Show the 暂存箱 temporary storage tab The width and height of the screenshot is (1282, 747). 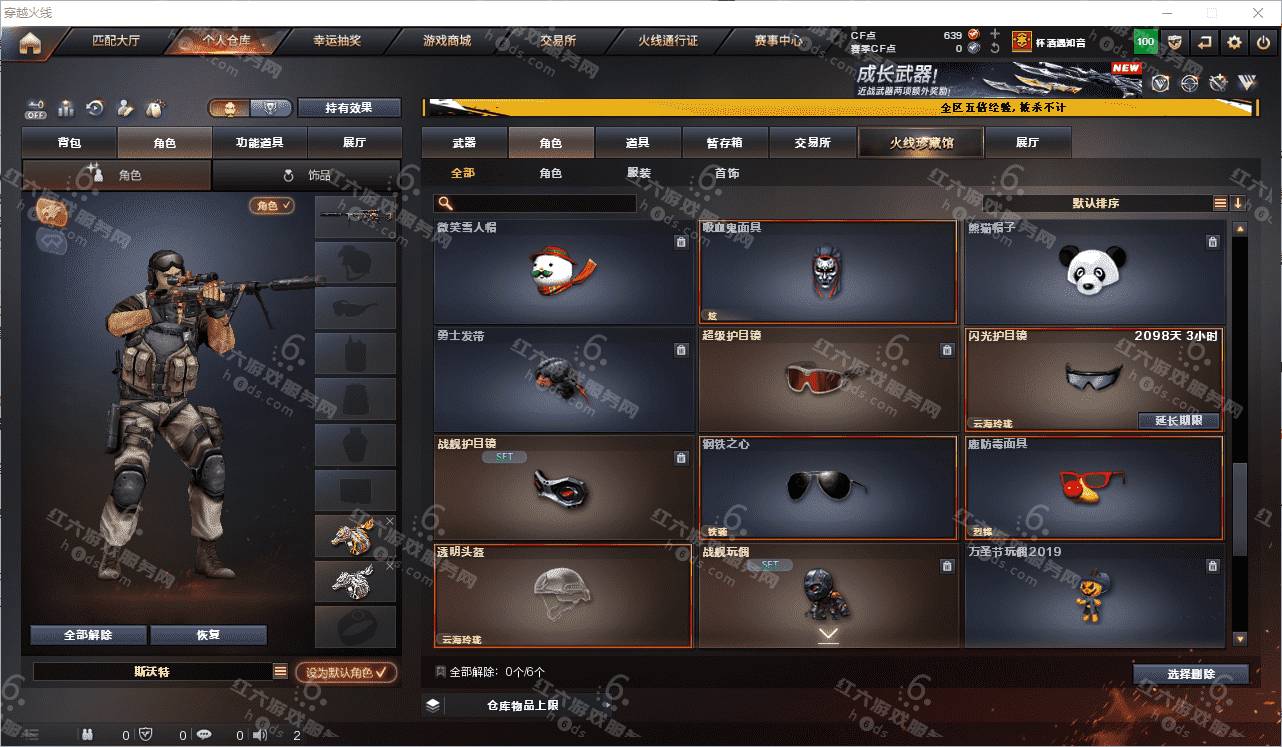click(x=725, y=143)
